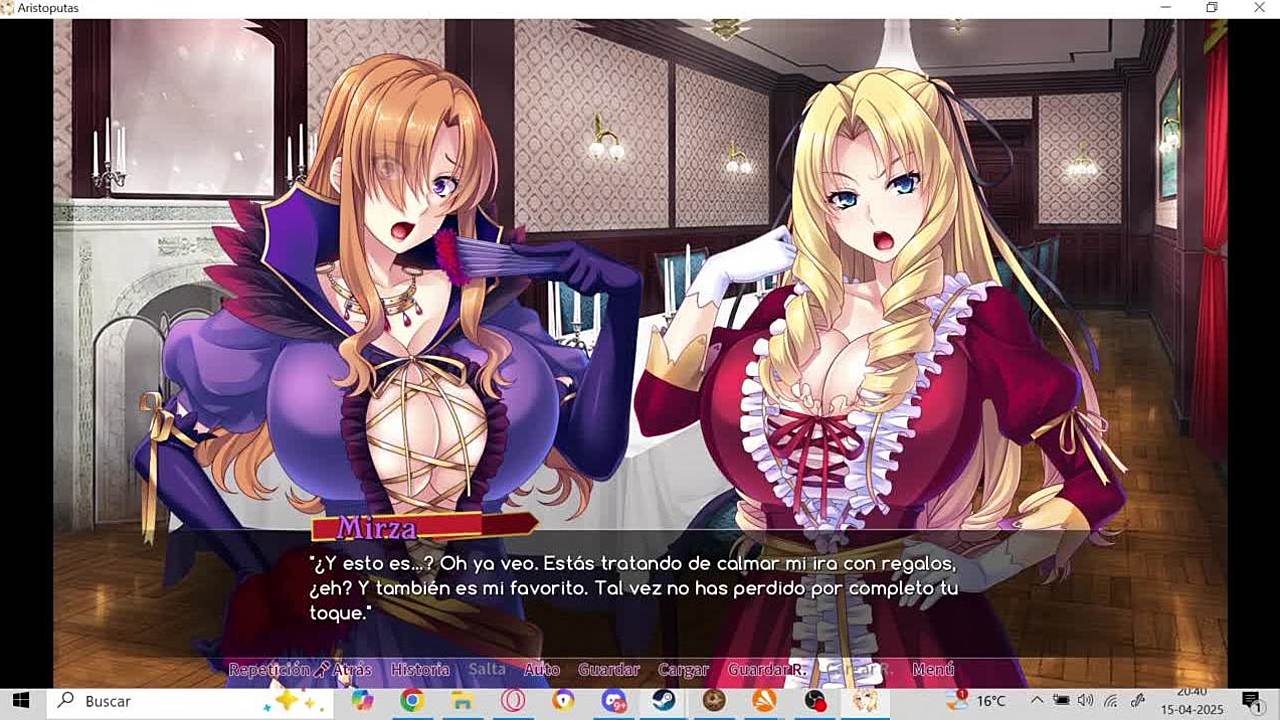
Task: Open the Cargar load screen
Action: click(683, 669)
